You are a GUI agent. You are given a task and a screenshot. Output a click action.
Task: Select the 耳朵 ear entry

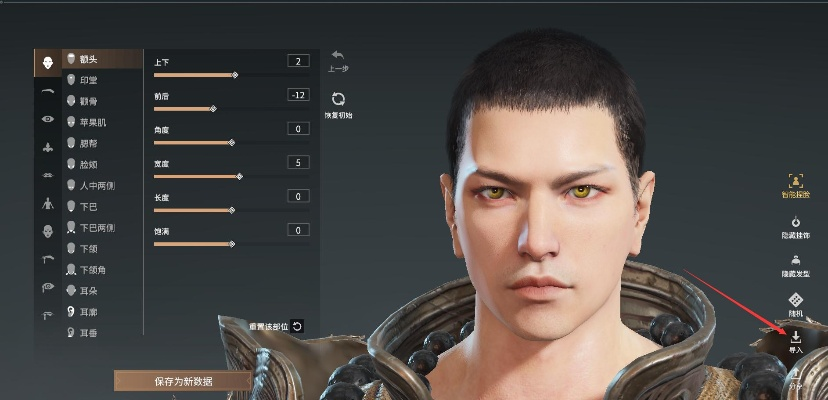point(88,290)
